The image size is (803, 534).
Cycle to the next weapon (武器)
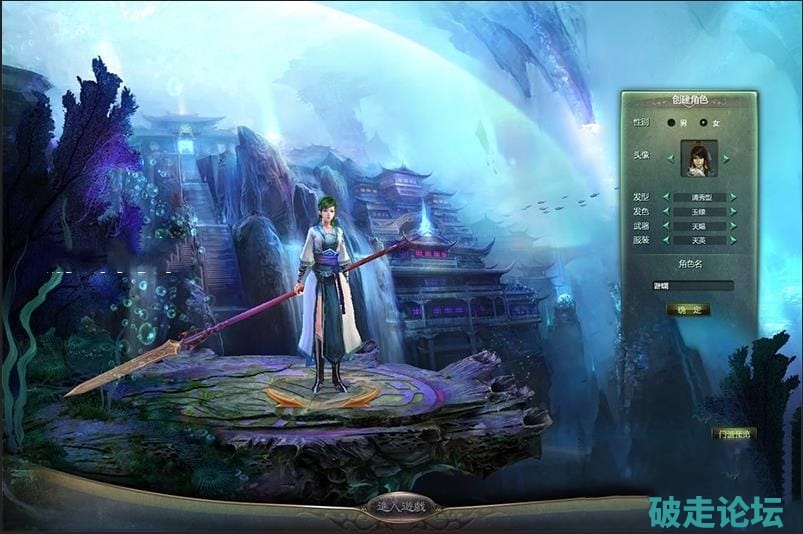[733, 227]
